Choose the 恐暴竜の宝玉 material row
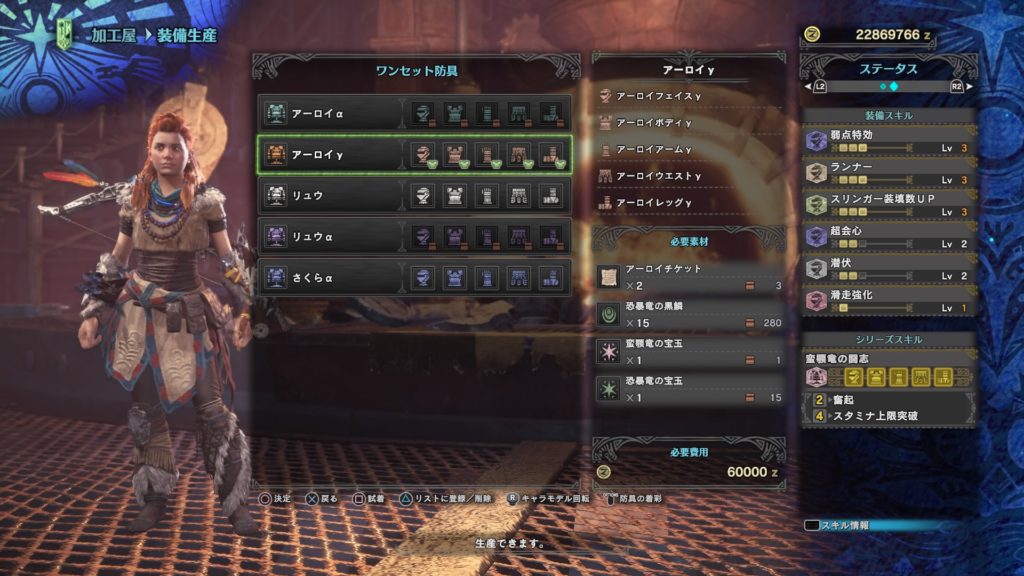Viewport: 1024px width, 576px height. (x=688, y=389)
